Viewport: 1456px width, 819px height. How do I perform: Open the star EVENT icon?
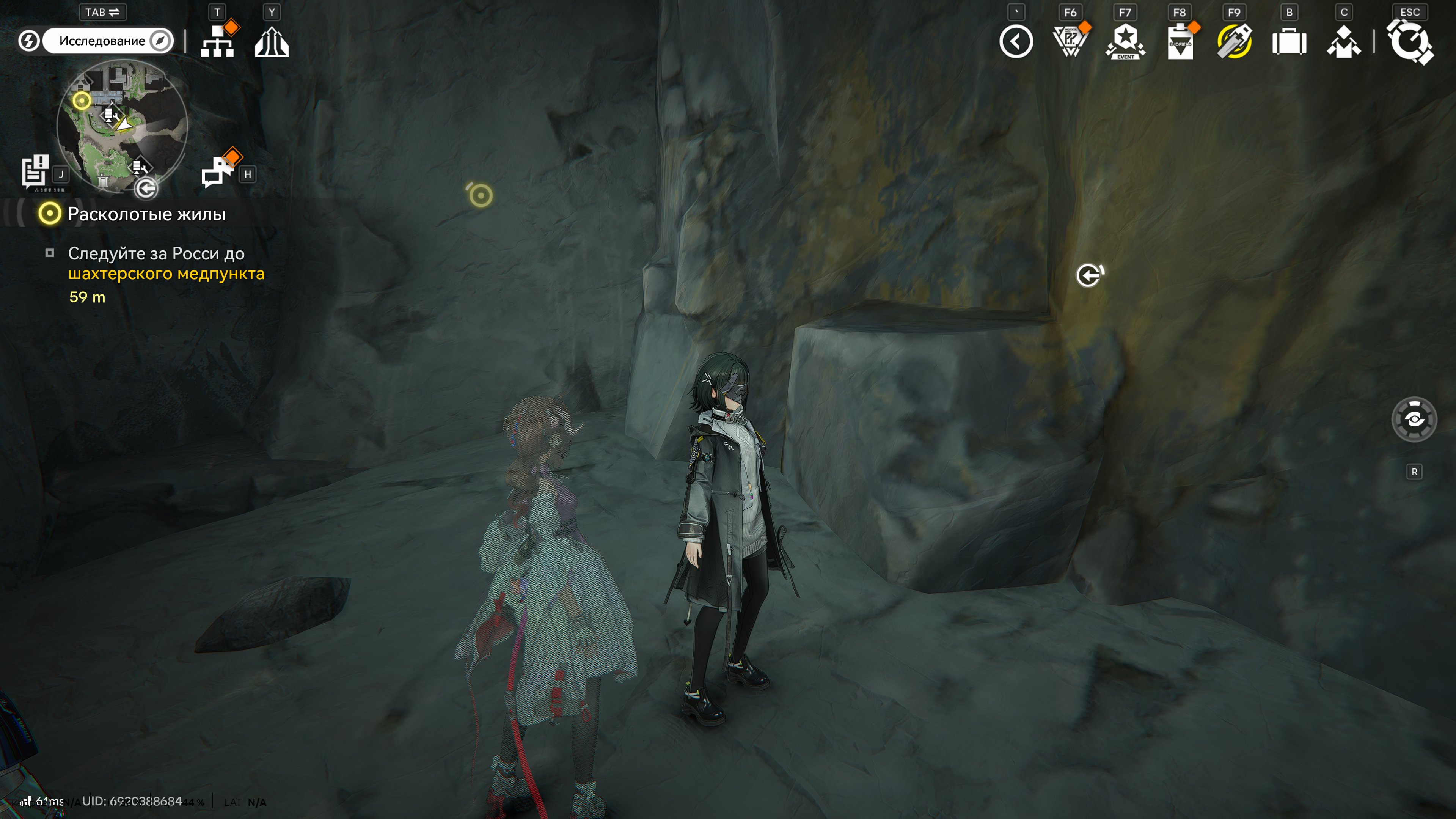tap(1125, 42)
